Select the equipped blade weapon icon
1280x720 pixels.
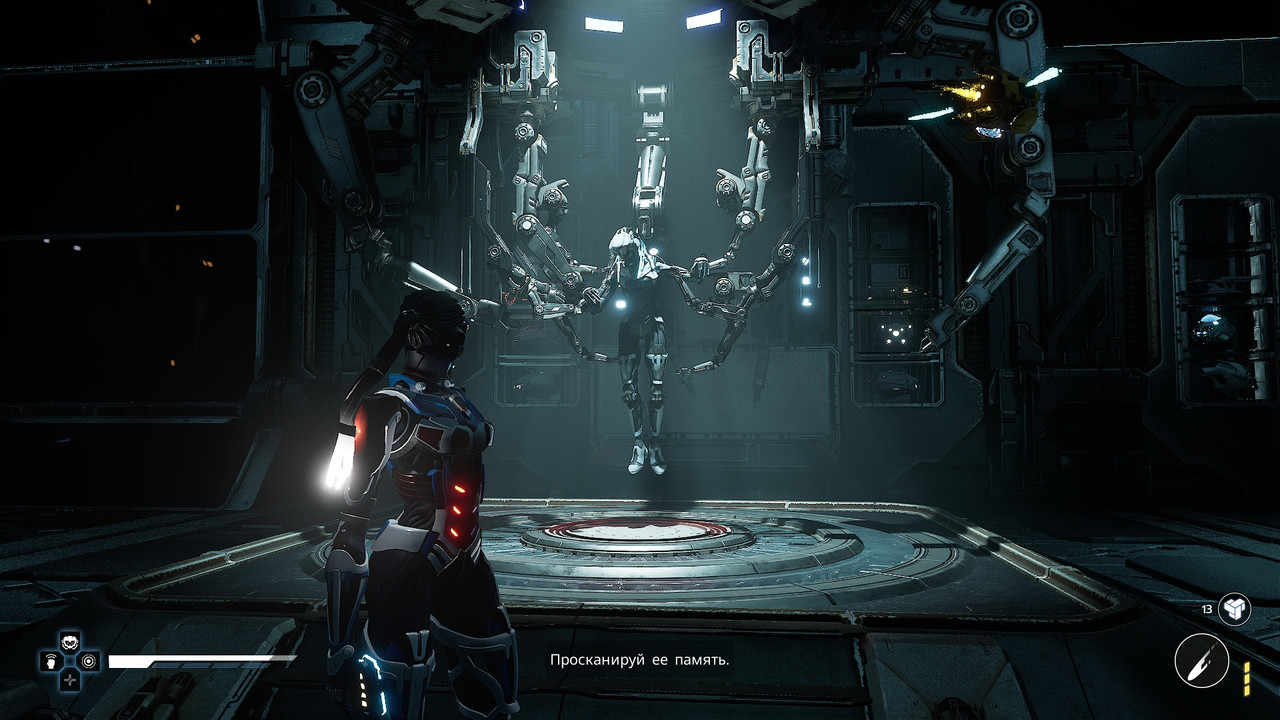pyautogui.click(x=1202, y=661)
